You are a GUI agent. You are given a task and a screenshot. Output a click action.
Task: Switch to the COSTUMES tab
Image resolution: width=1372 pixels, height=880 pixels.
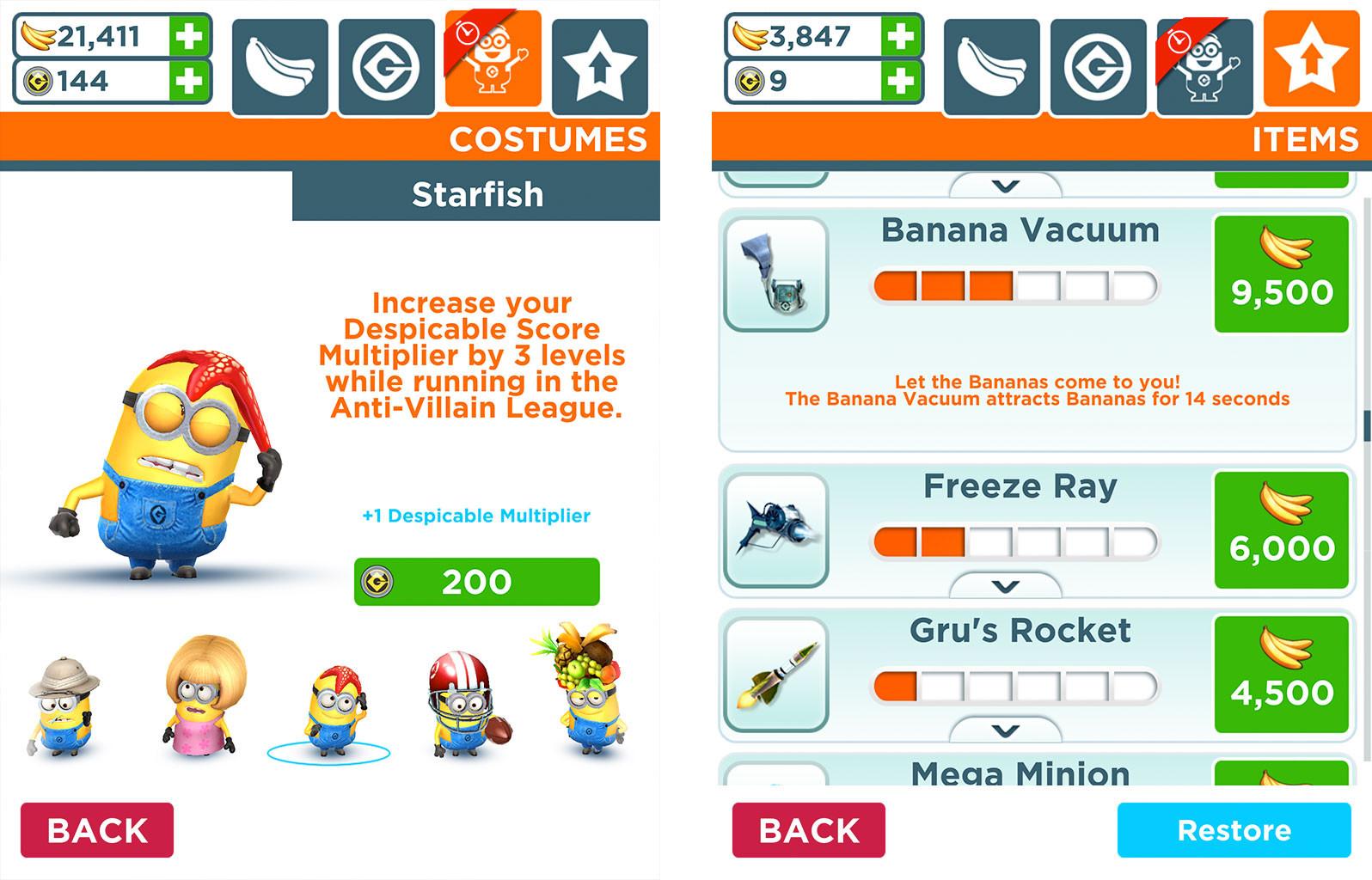(548, 139)
